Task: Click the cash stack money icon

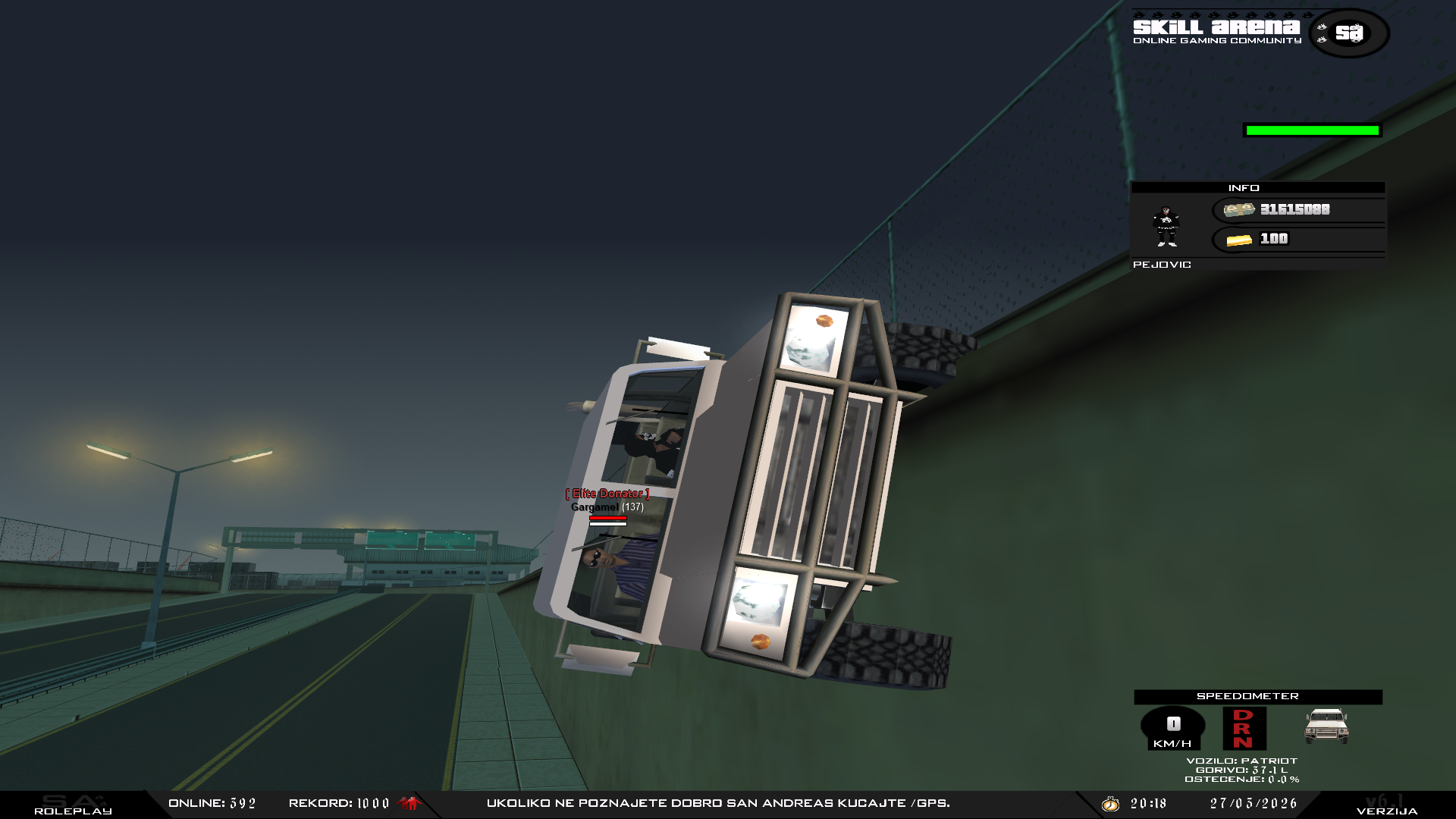Action: coord(1238,209)
